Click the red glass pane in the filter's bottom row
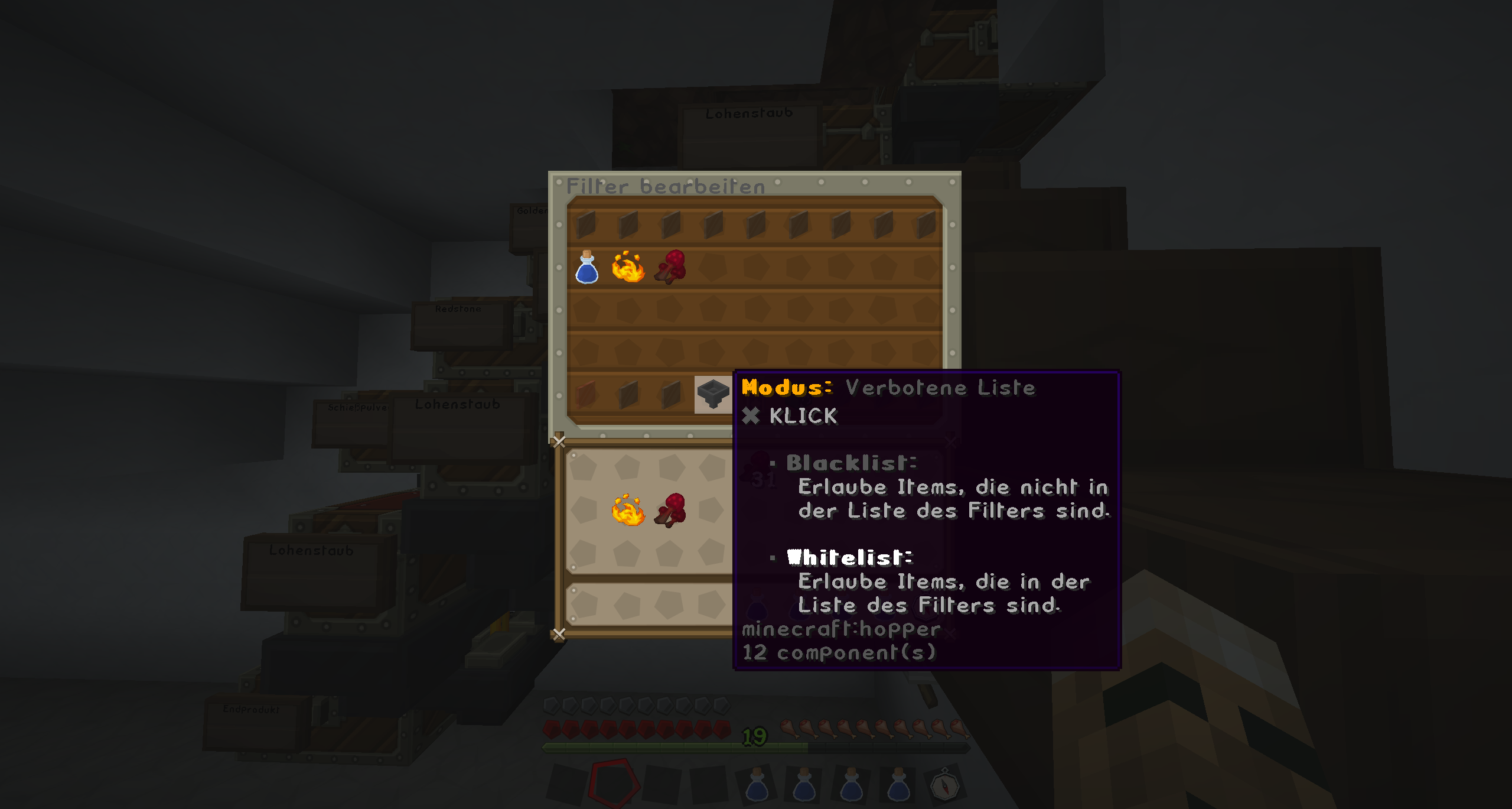 [x=586, y=394]
